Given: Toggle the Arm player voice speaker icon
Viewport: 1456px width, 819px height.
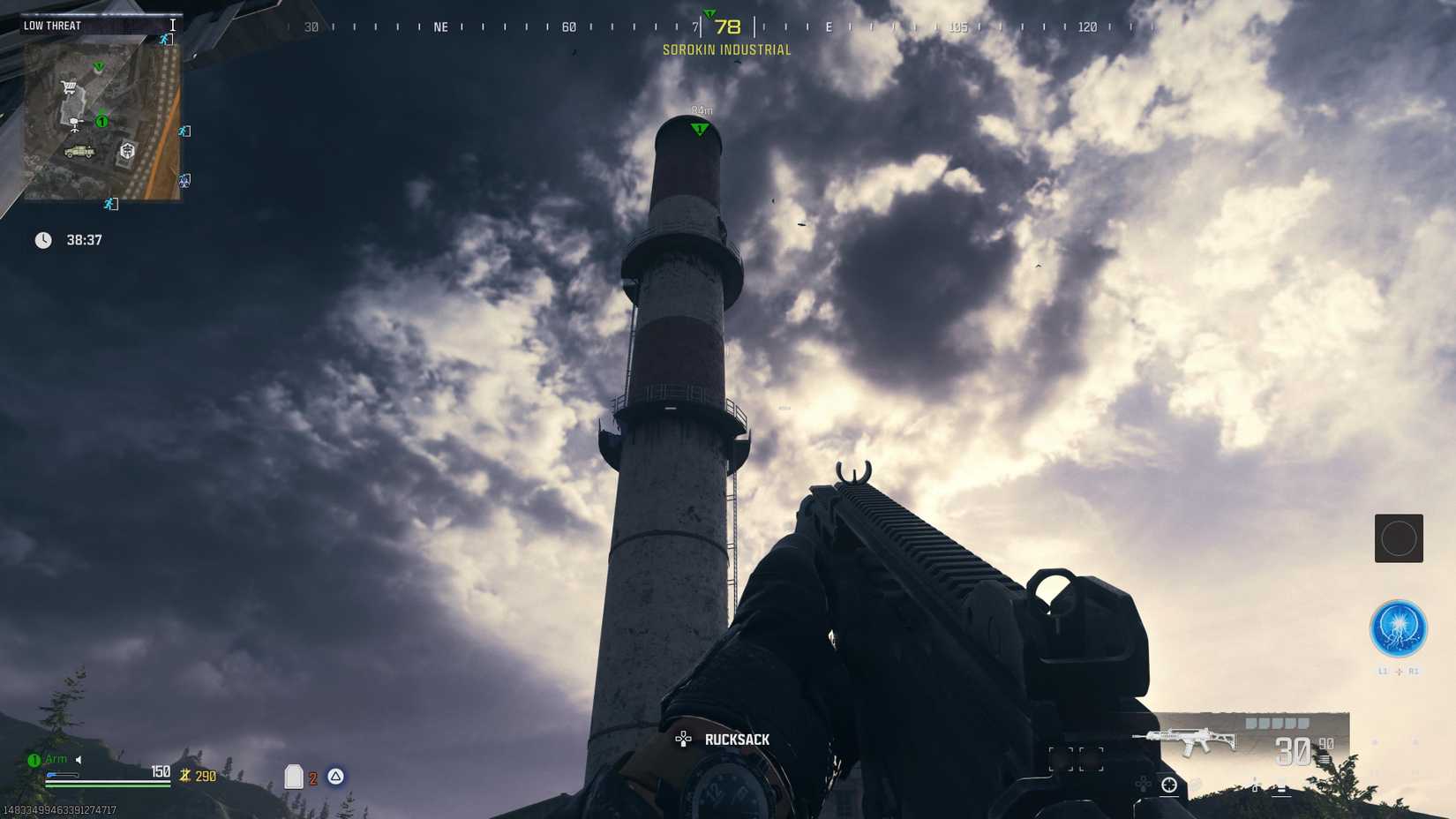Looking at the screenshot, I should (x=78, y=758).
